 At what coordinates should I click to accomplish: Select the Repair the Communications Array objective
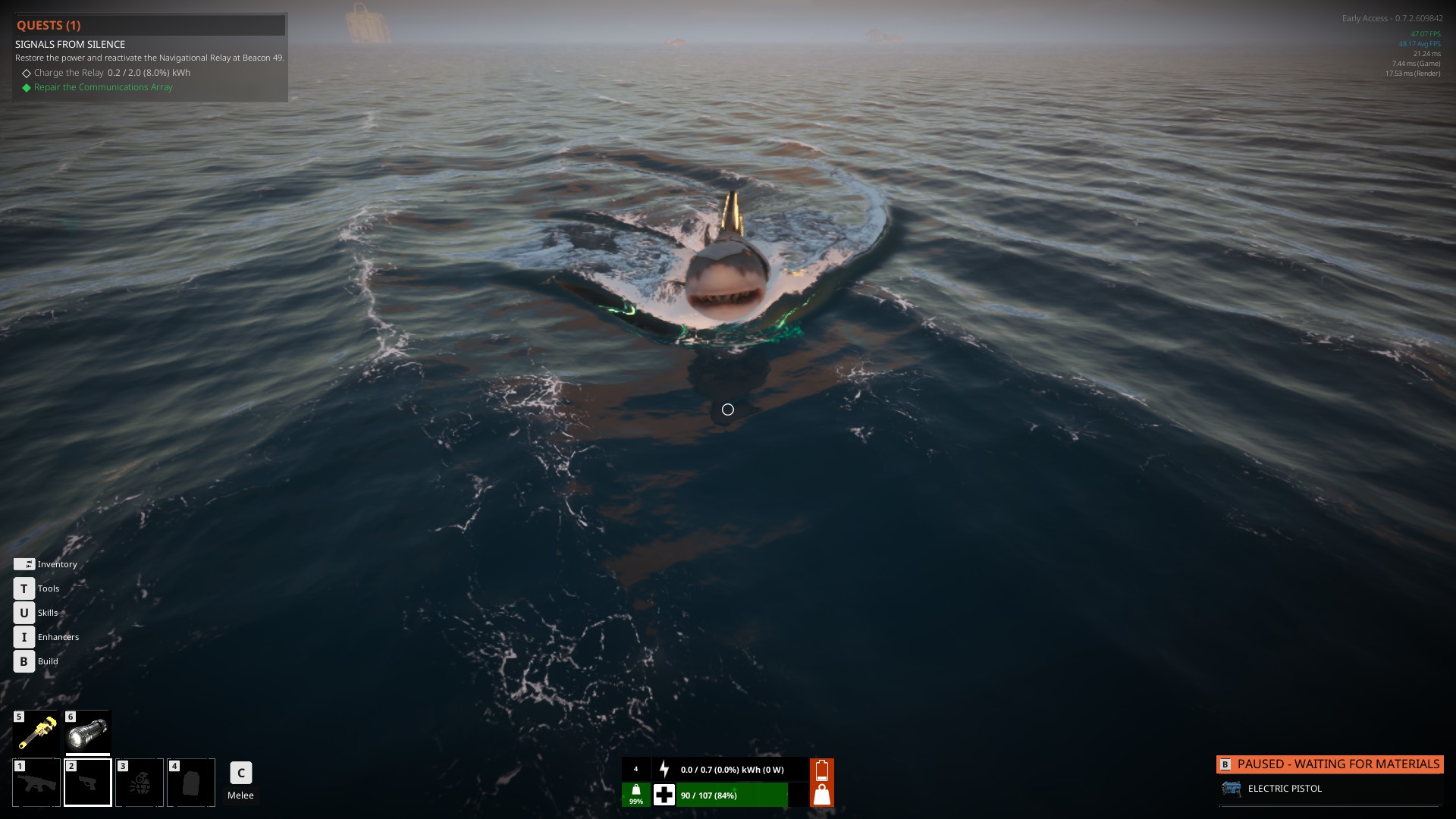point(103,87)
